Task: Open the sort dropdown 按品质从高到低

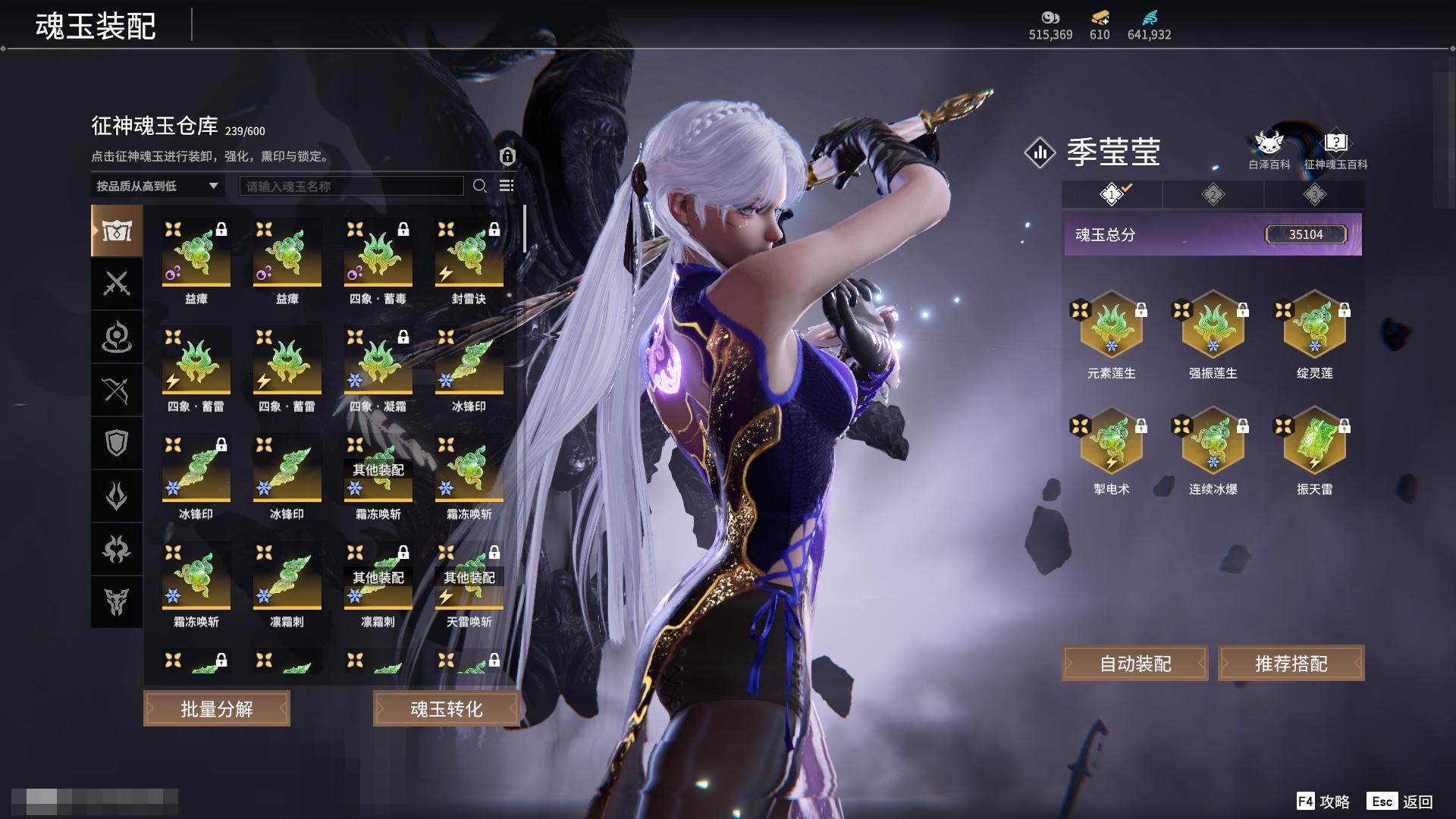Action: 157,186
